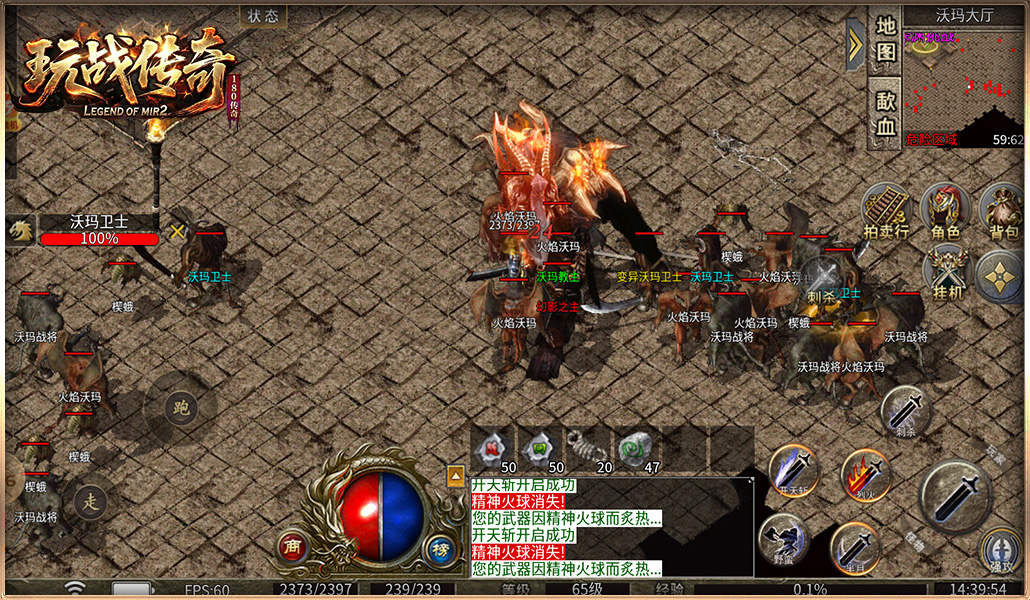Activate the 烈火 flame sword skill

pos(866,474)
